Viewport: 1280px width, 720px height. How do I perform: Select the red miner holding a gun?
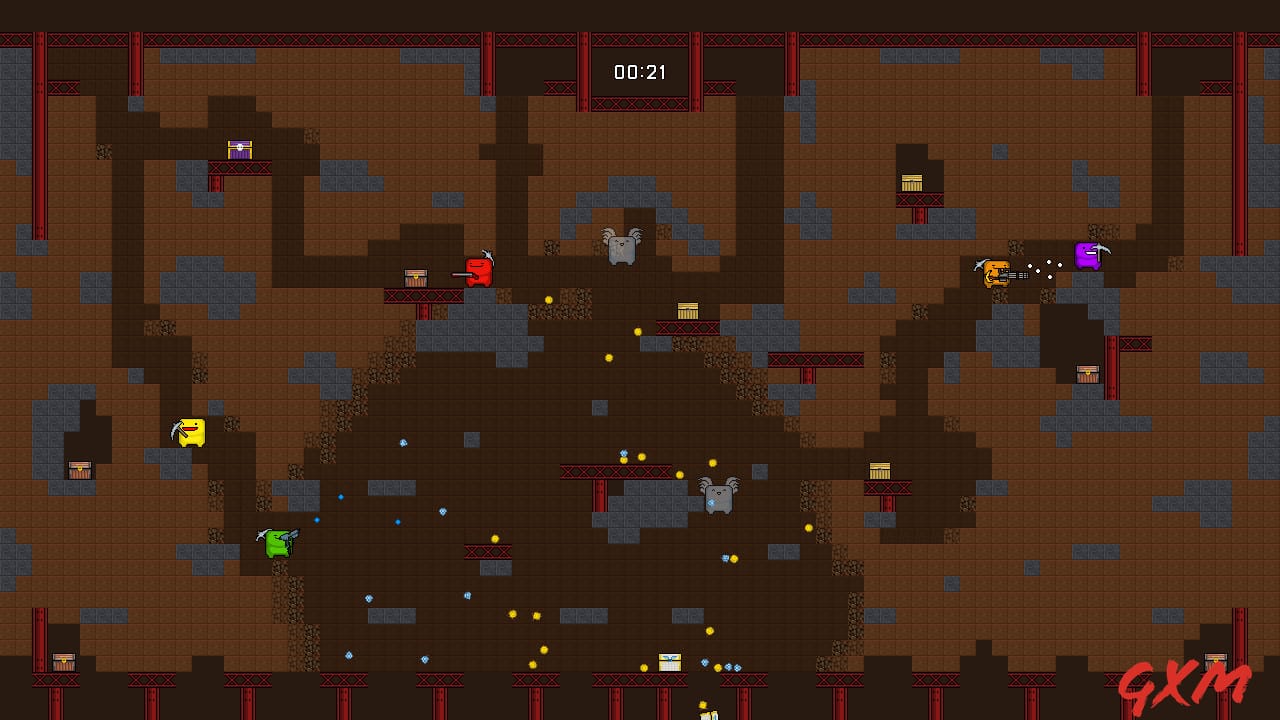[x=477, y=271]
